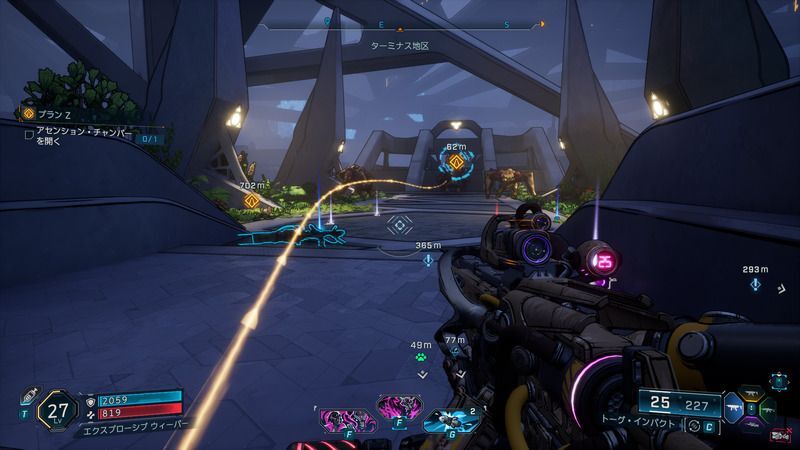This screenshot has height=450, width=800.
Task: Click the small shield indicator above weapon wheel
Action: (777, 379)
